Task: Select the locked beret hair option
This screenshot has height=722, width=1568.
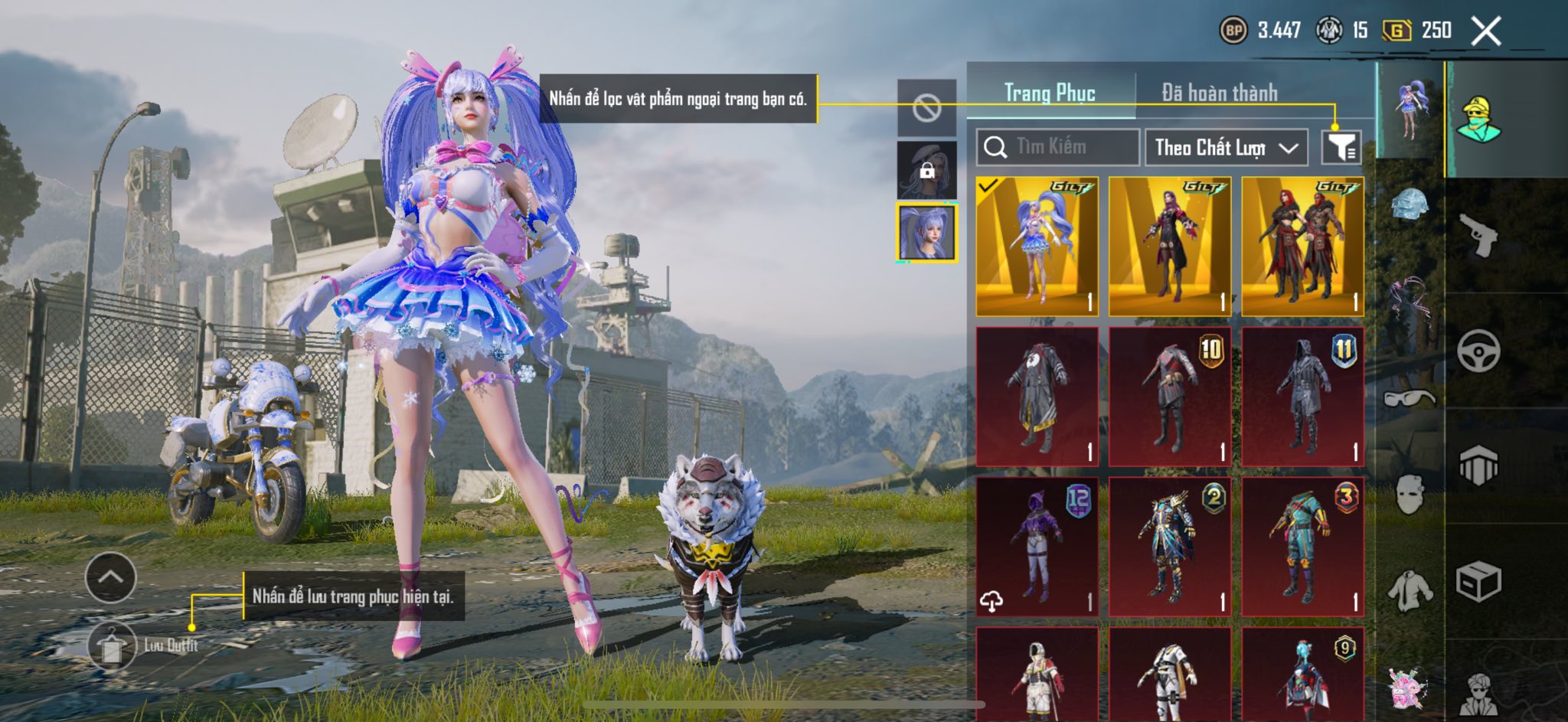Action: pos(926,170)
